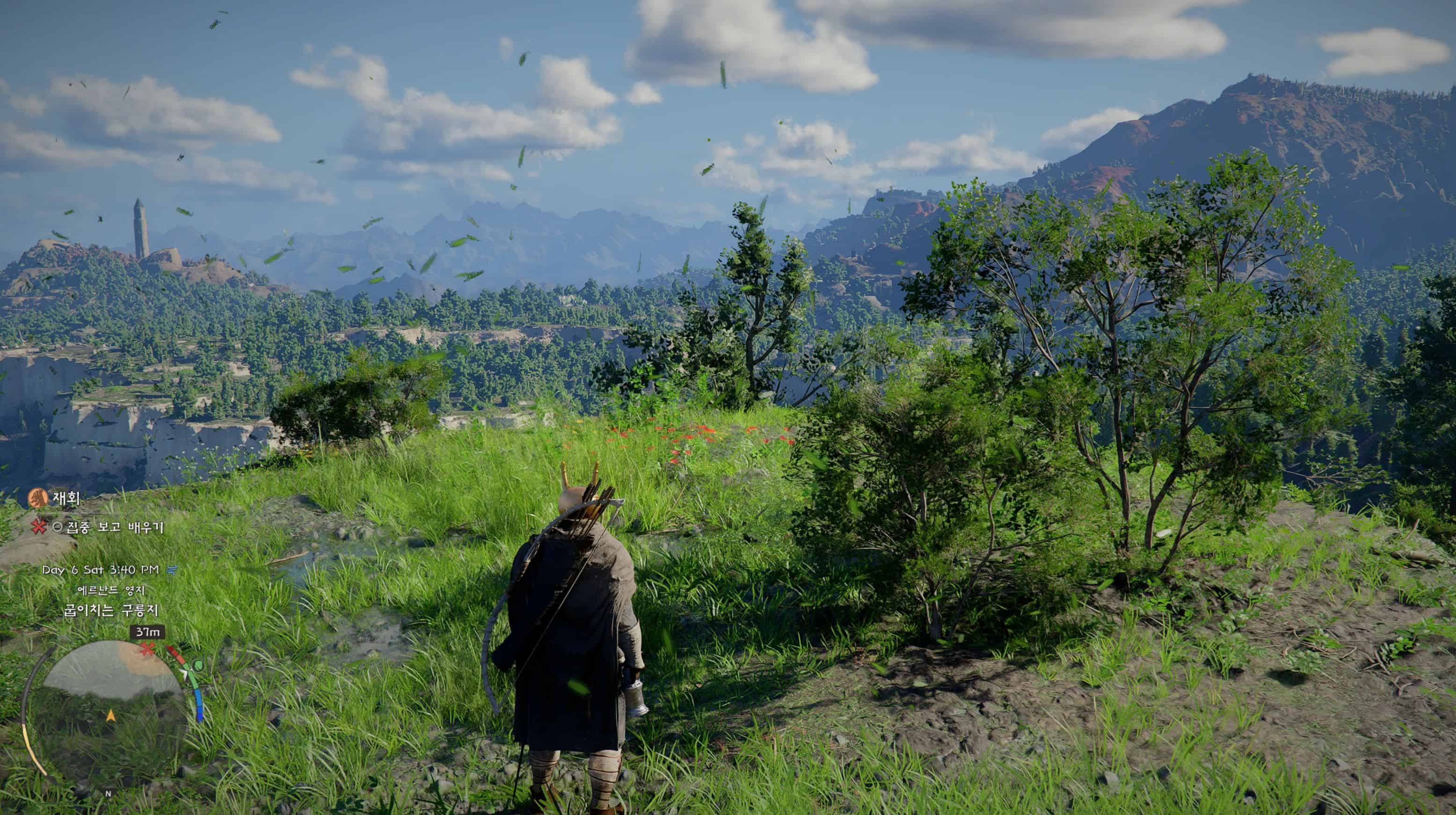1456x815 pixels.
Task: Click the green head icon beside the minimap
Action: (198, 666)
